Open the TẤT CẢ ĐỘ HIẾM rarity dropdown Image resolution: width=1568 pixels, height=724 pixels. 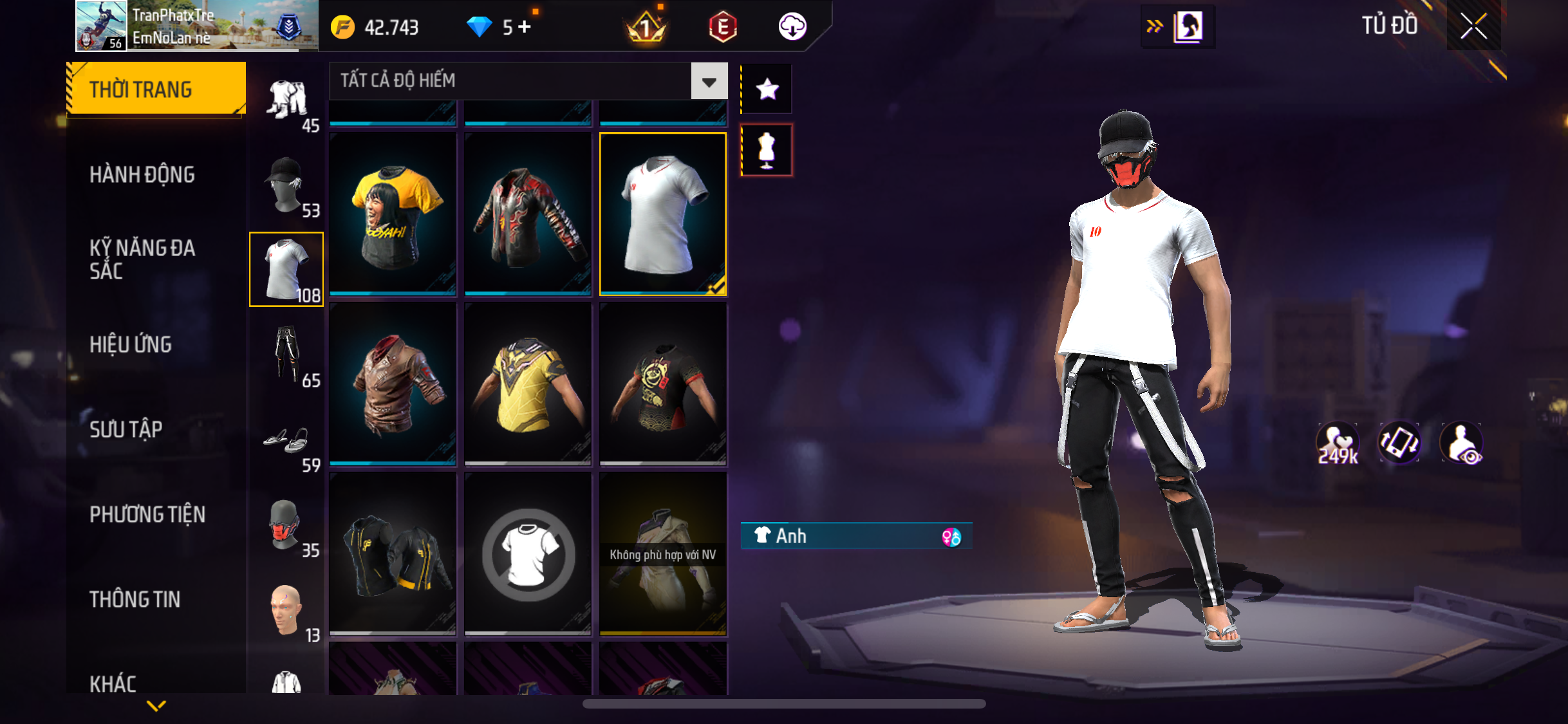pos(709,81)
